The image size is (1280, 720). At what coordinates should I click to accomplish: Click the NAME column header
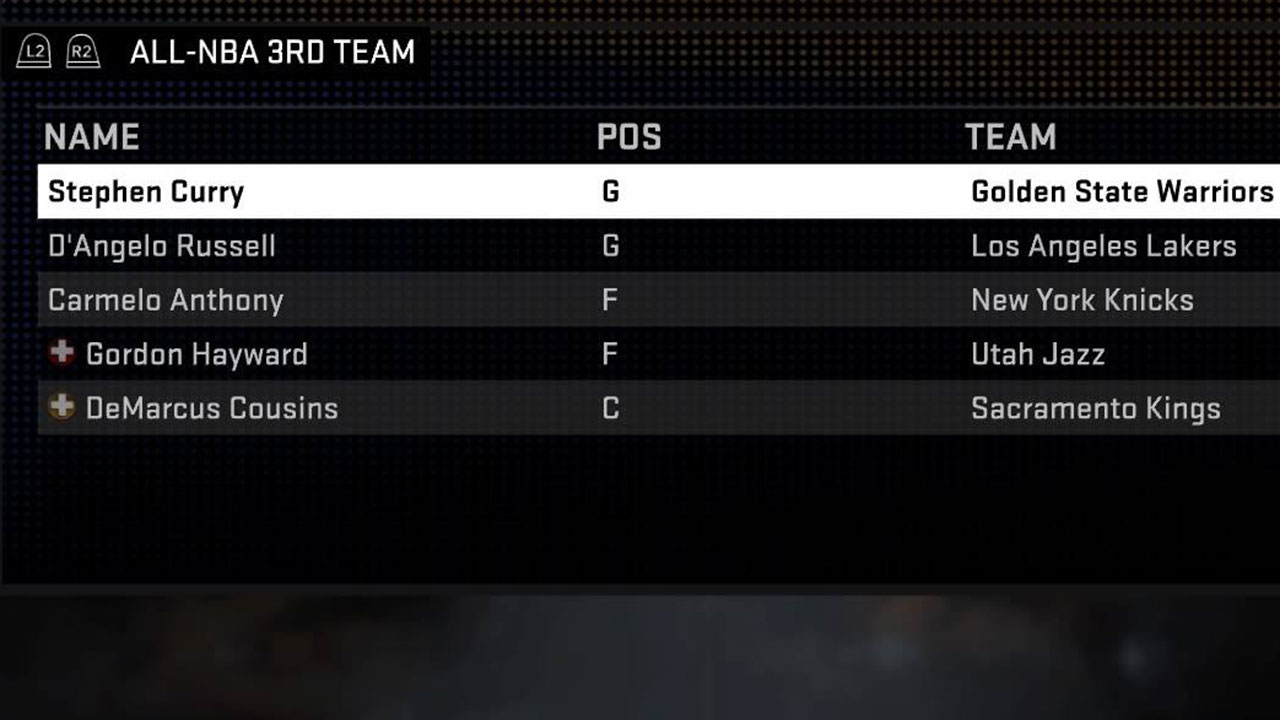point(92,137)
